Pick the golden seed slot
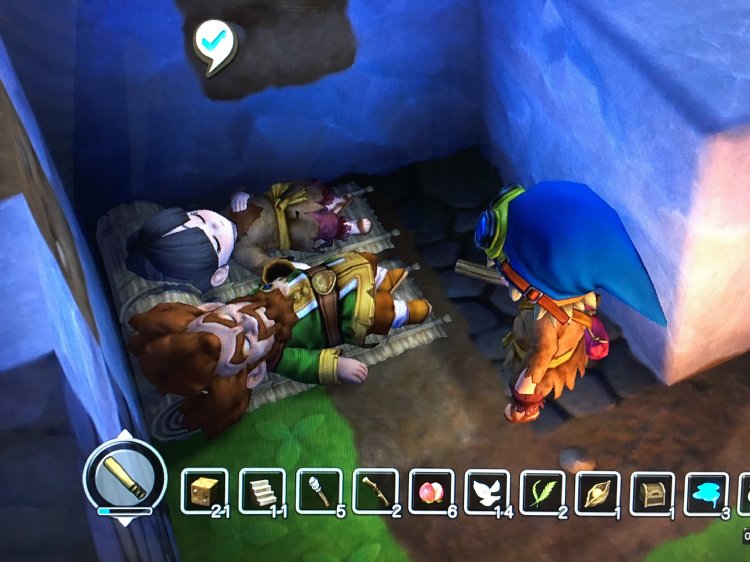Image resolution: width=750 pixels, height=562 pixels. (598, 492)
